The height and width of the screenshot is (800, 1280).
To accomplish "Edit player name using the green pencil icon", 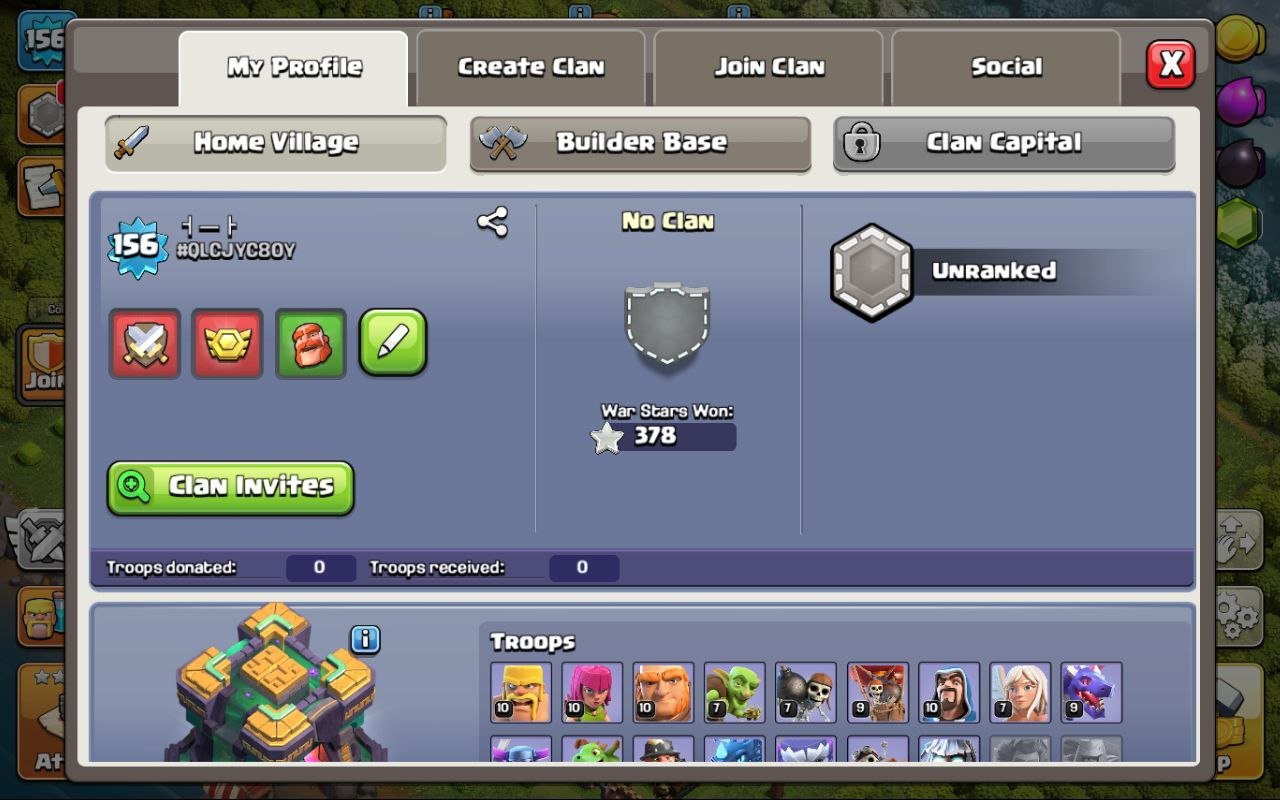I will pos(393,342).
